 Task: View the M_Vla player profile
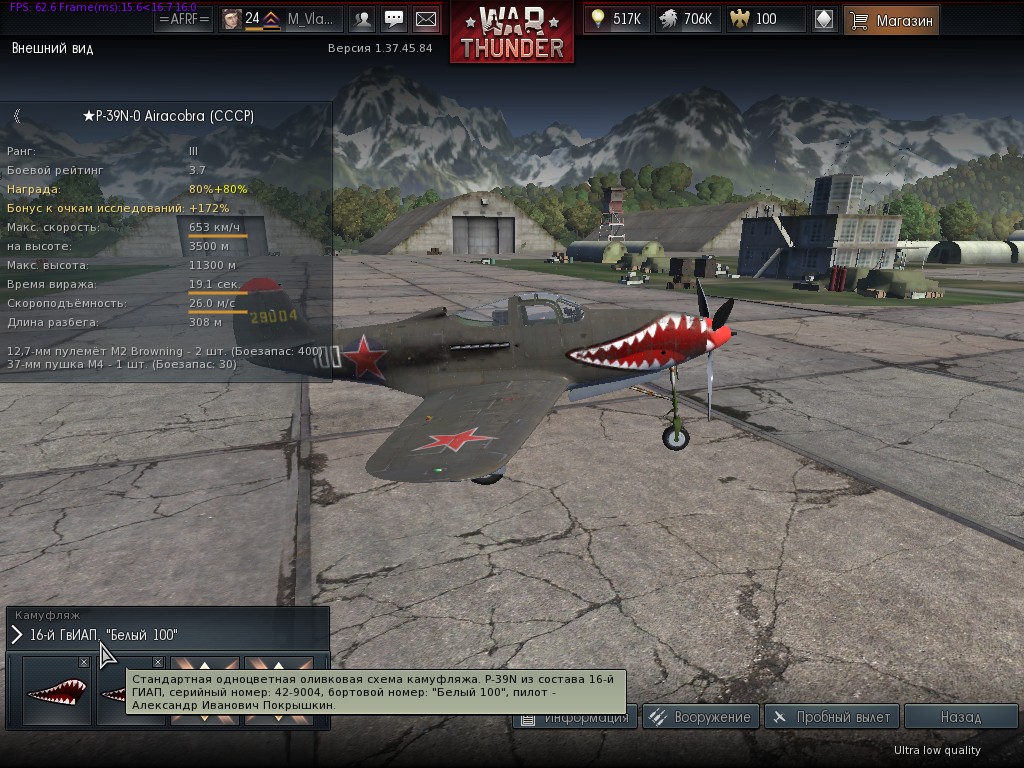(280, 19)
